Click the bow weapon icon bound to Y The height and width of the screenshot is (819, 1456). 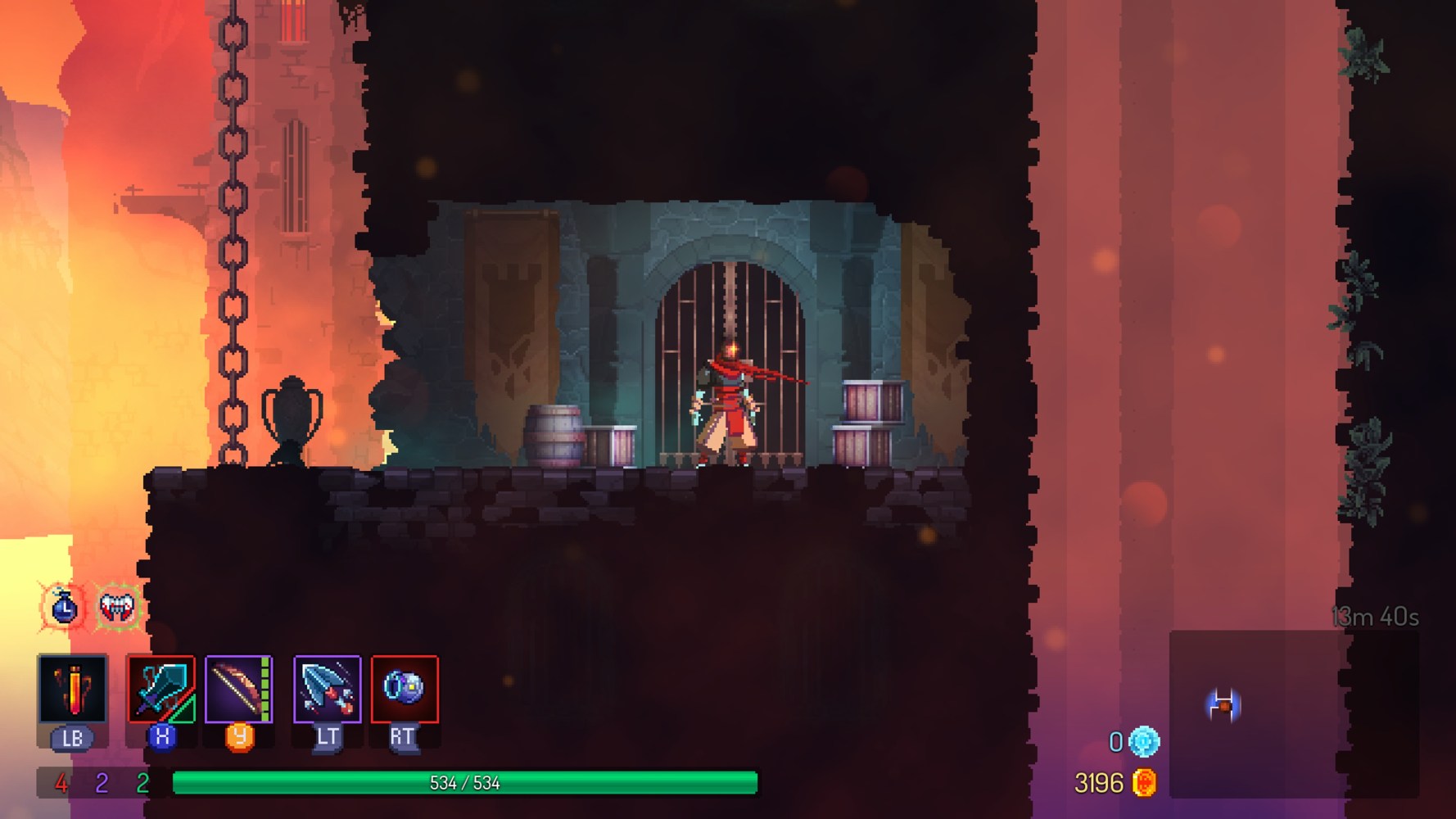[x=237, y=688]
